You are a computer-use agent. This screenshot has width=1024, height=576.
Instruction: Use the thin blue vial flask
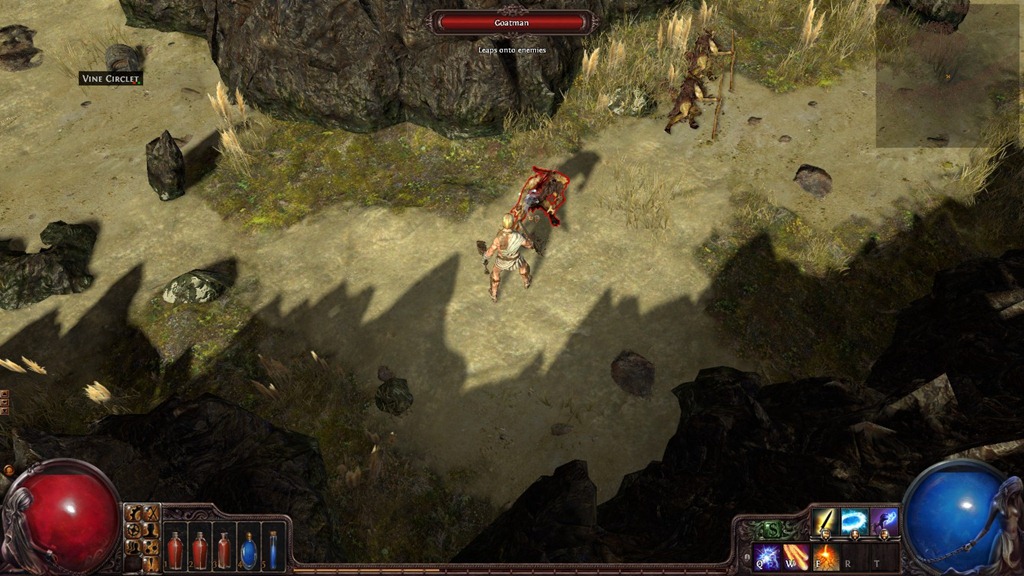tap(272, 549)
